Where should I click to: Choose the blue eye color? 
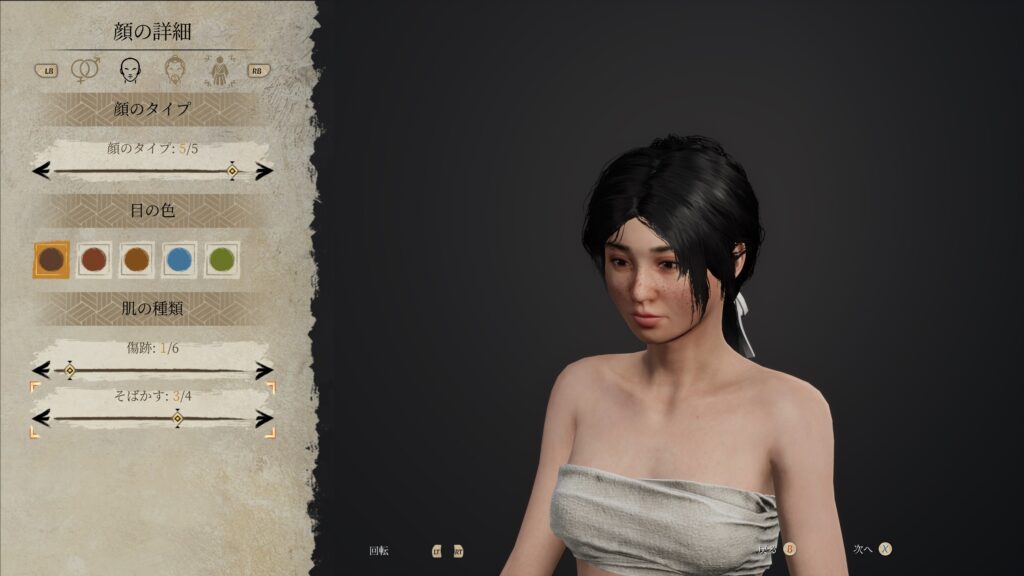pos(179,260)
